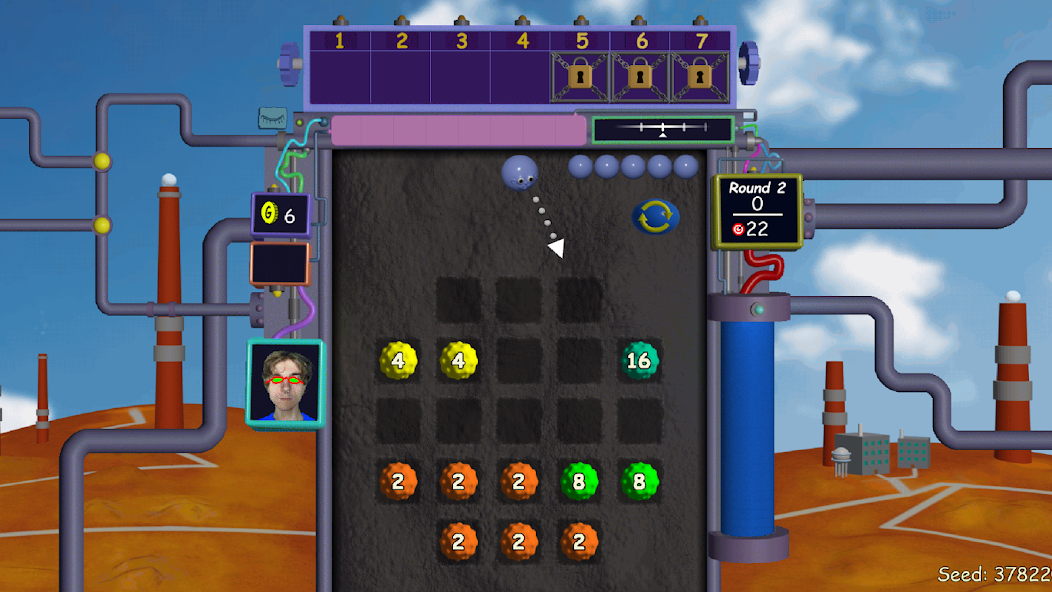The image size is (1052, 592).
Task: Select the padlocked slot 7
Action: pos(701,76)
